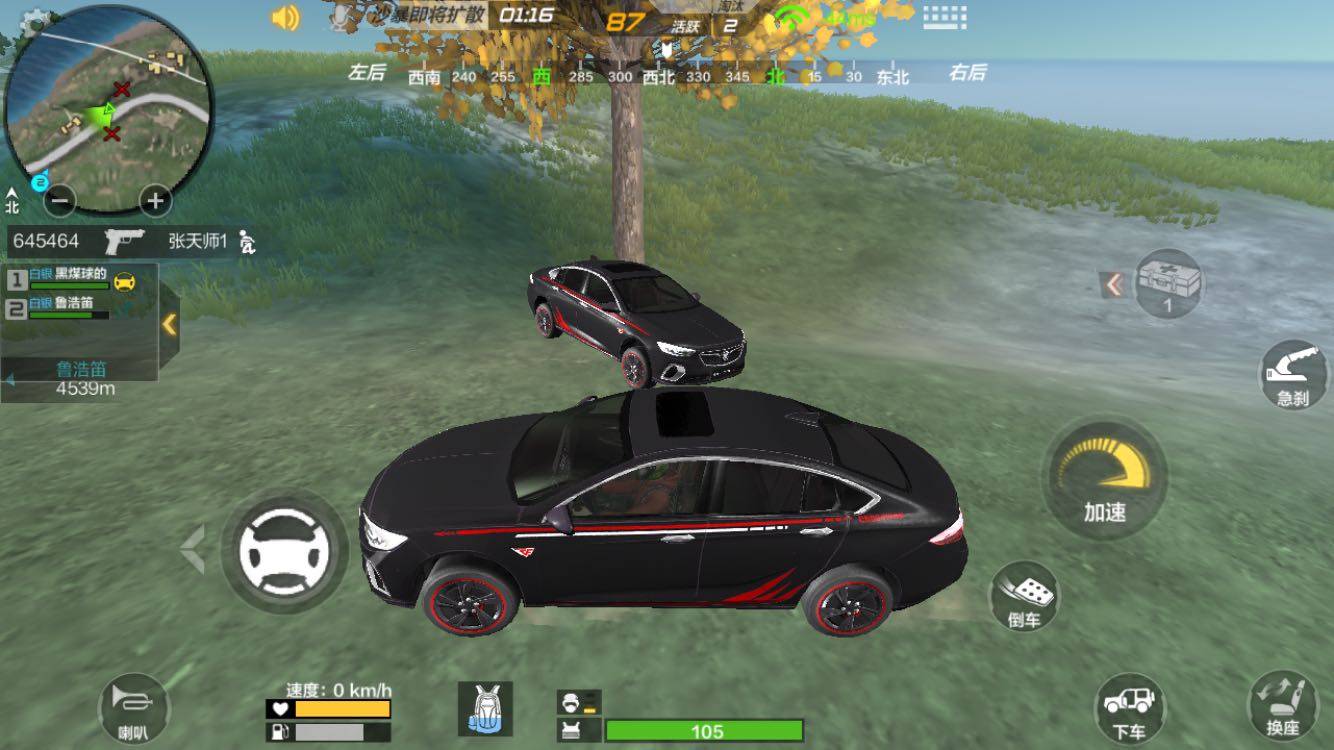Select the pistol weapon slot
Viewport: 1334px width, 750px height.
pos(125,241)
